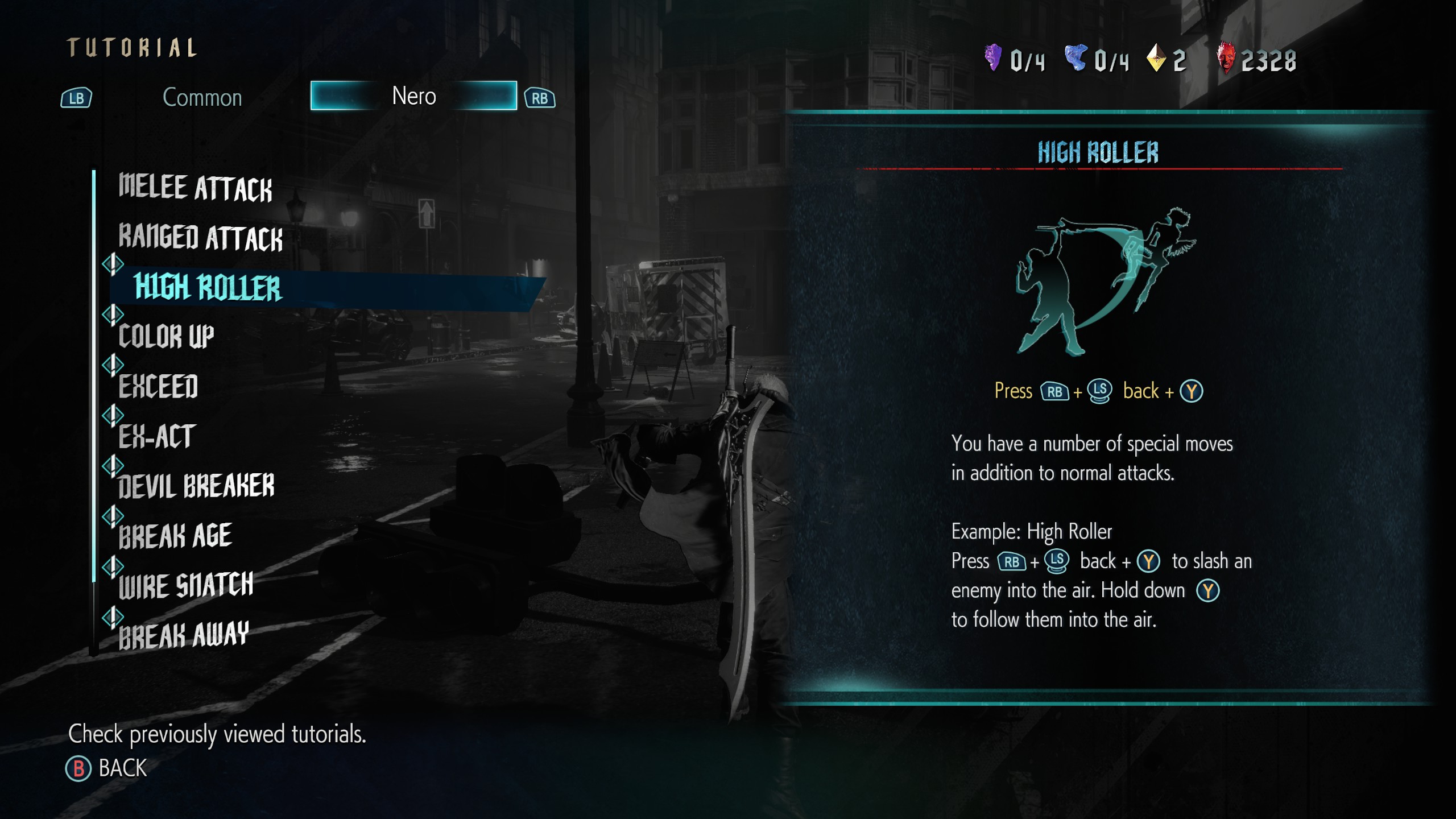Select the High Roller tutorial

click(208, 287)
